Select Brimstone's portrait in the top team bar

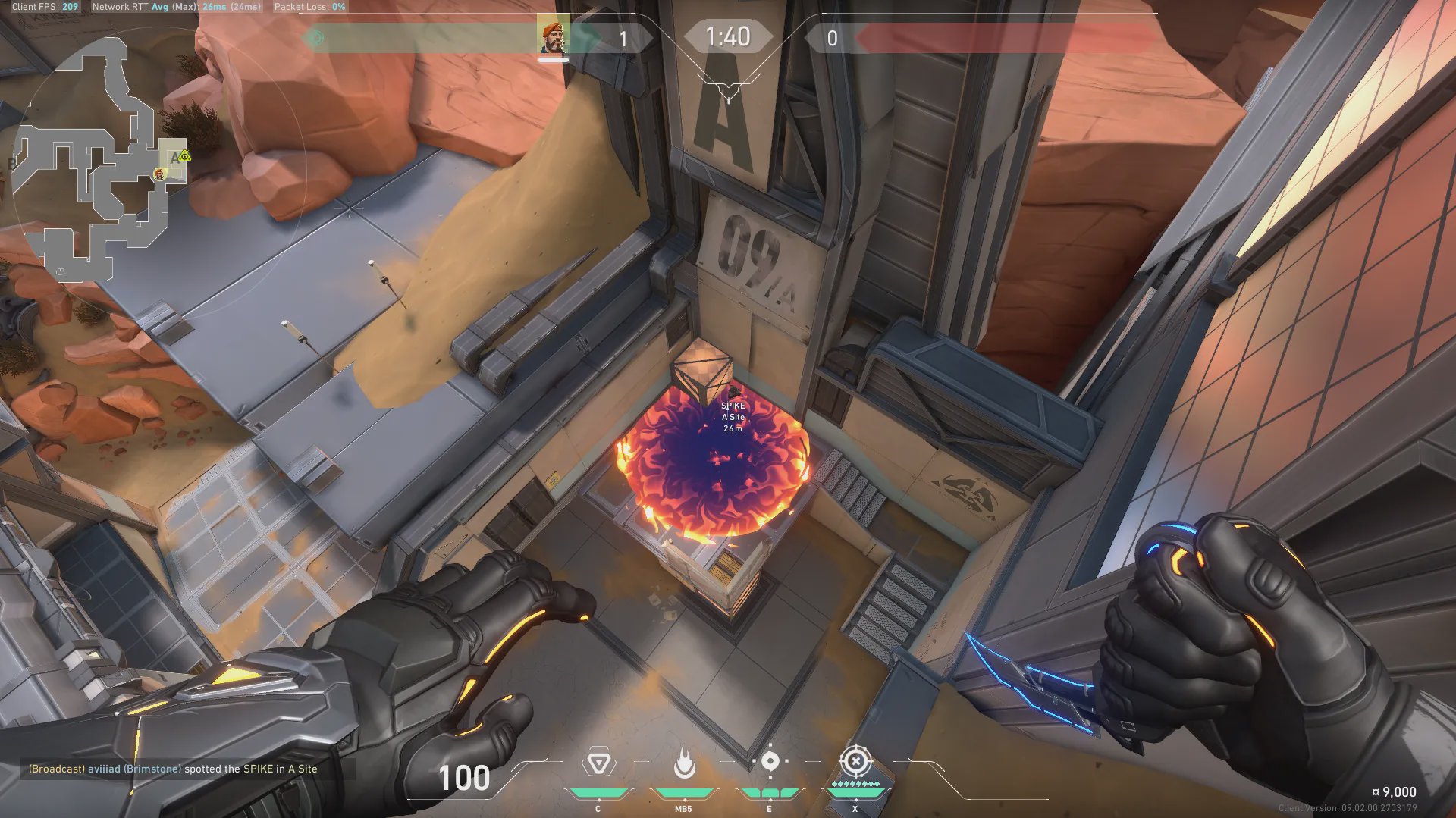pyautogui.click(x=553, y=37)
